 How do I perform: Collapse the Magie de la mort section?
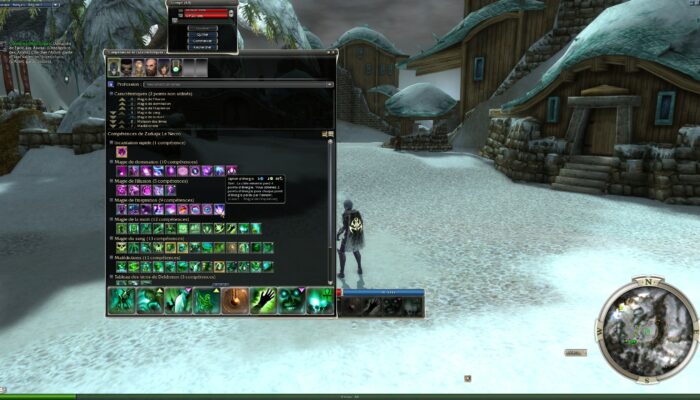(x=111, y=219)
